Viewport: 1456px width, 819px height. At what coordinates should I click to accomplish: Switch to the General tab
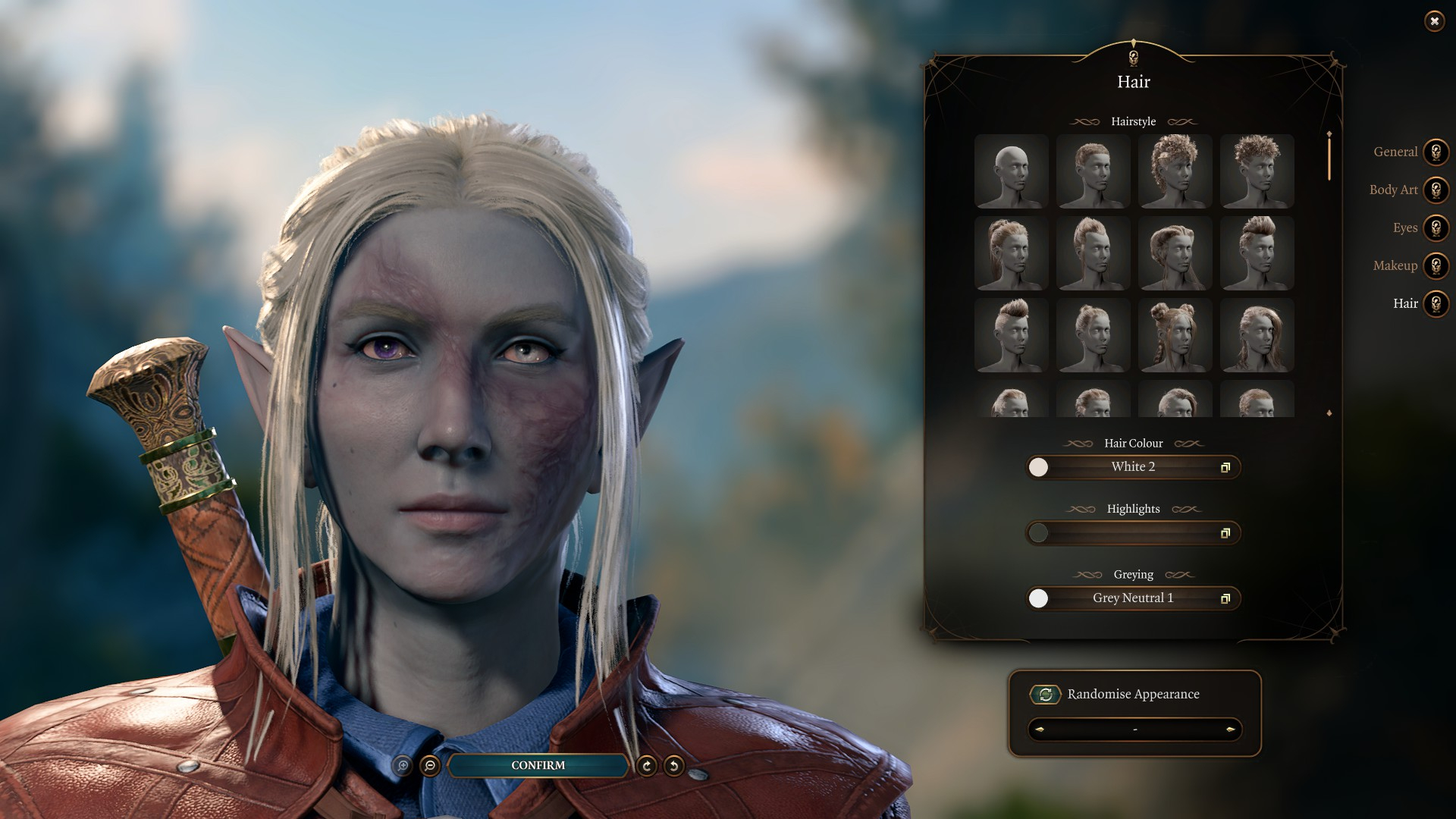coord(1436,152)
